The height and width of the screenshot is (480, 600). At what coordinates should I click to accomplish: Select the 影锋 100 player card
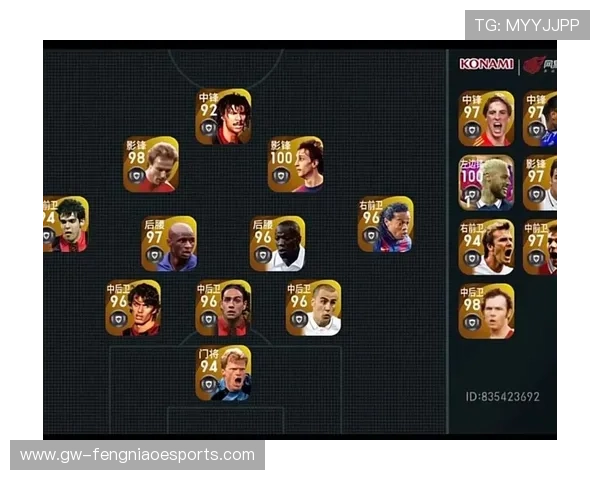(295, 165)
